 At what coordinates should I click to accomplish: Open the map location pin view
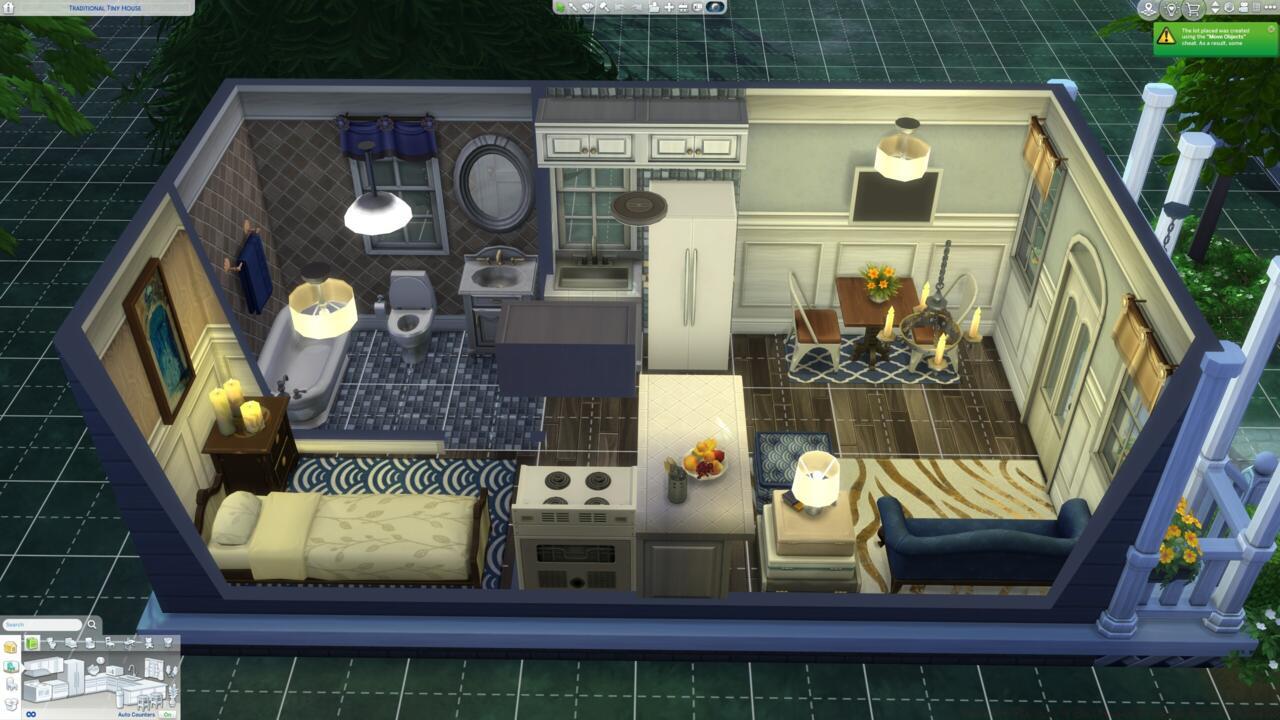(x=1149, y=9)
